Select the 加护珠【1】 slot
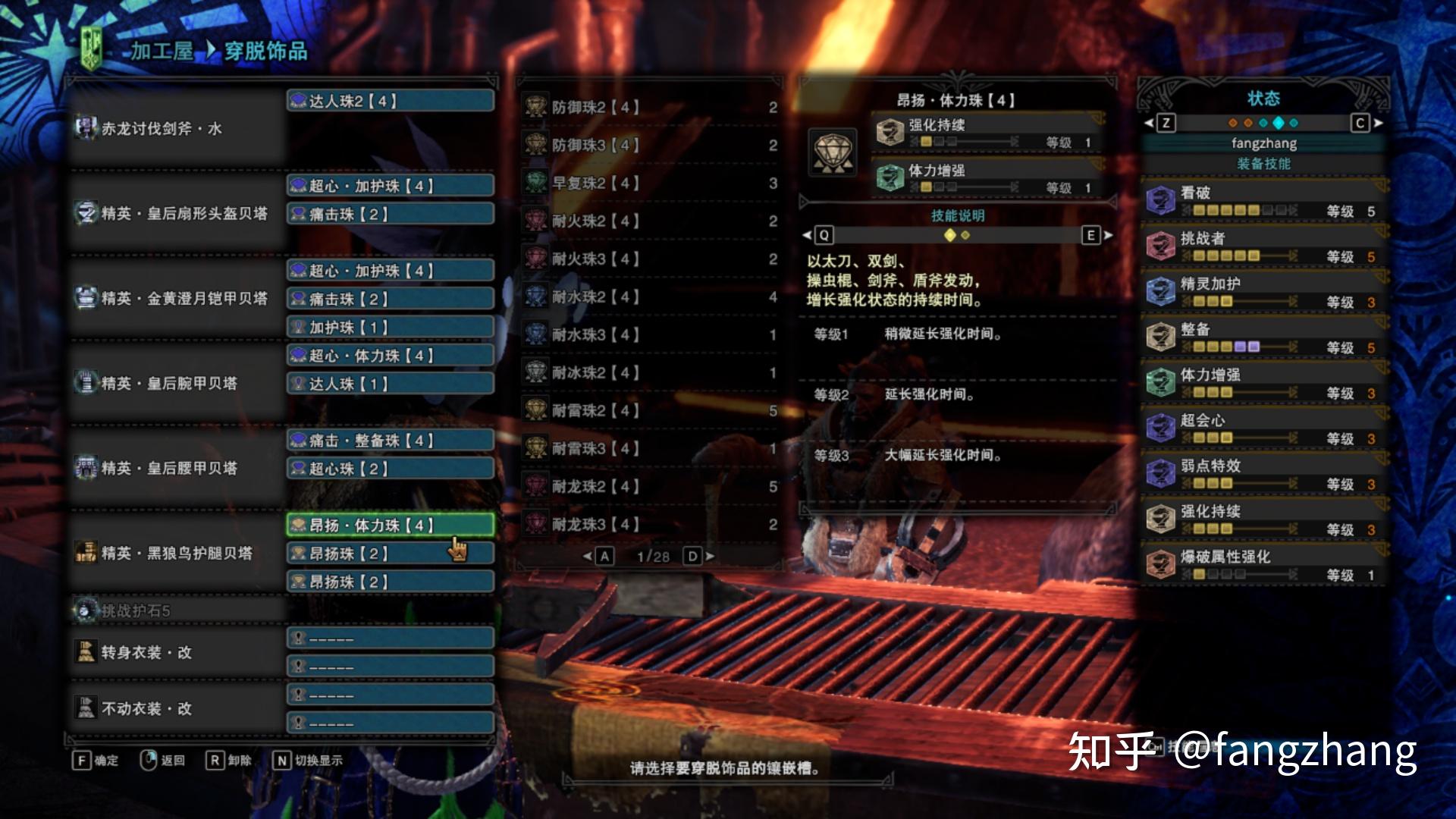1456x819 pixels. click(x=391, y=328)
